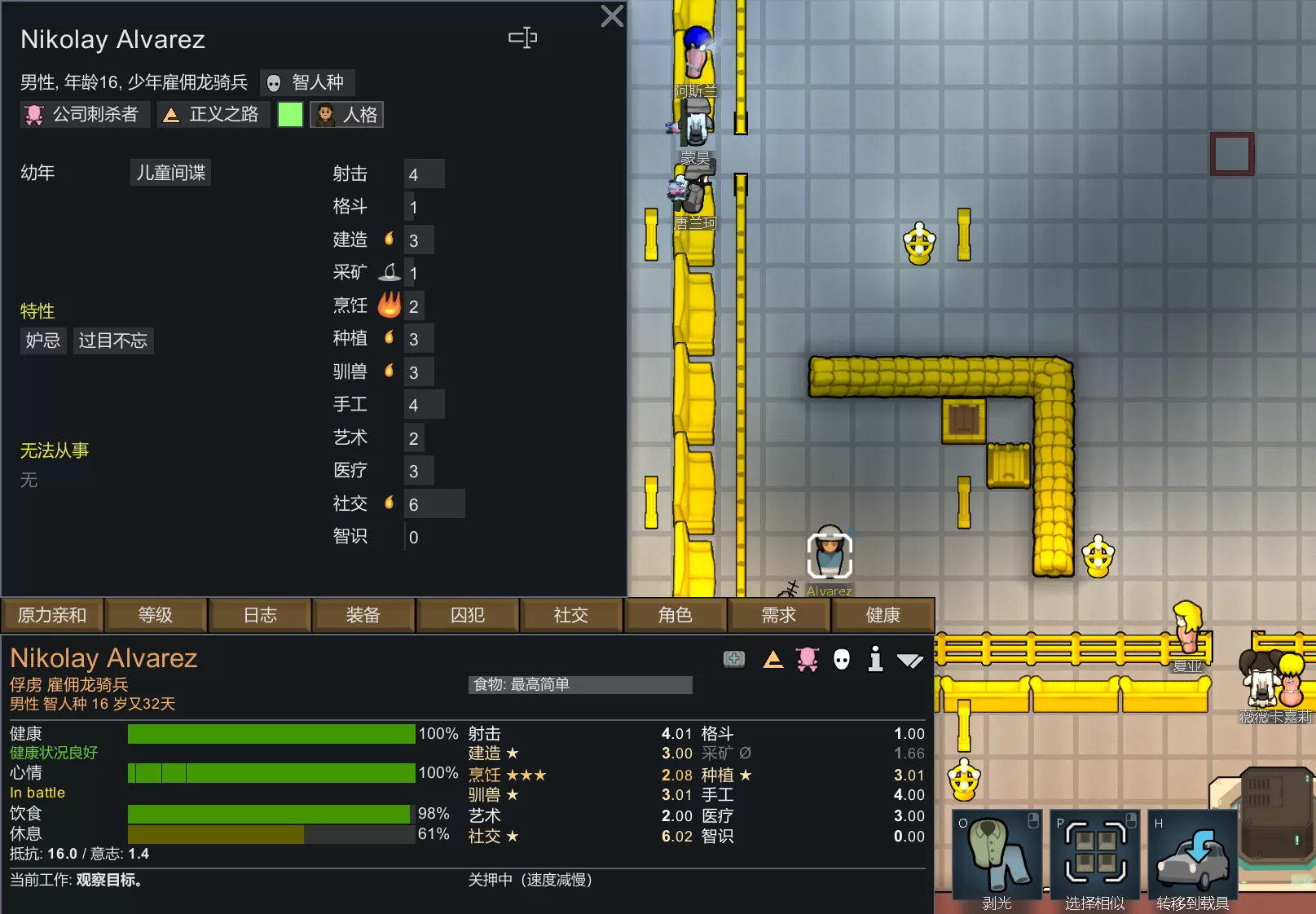Select the 角色 character tab

[x=675, y=615]
